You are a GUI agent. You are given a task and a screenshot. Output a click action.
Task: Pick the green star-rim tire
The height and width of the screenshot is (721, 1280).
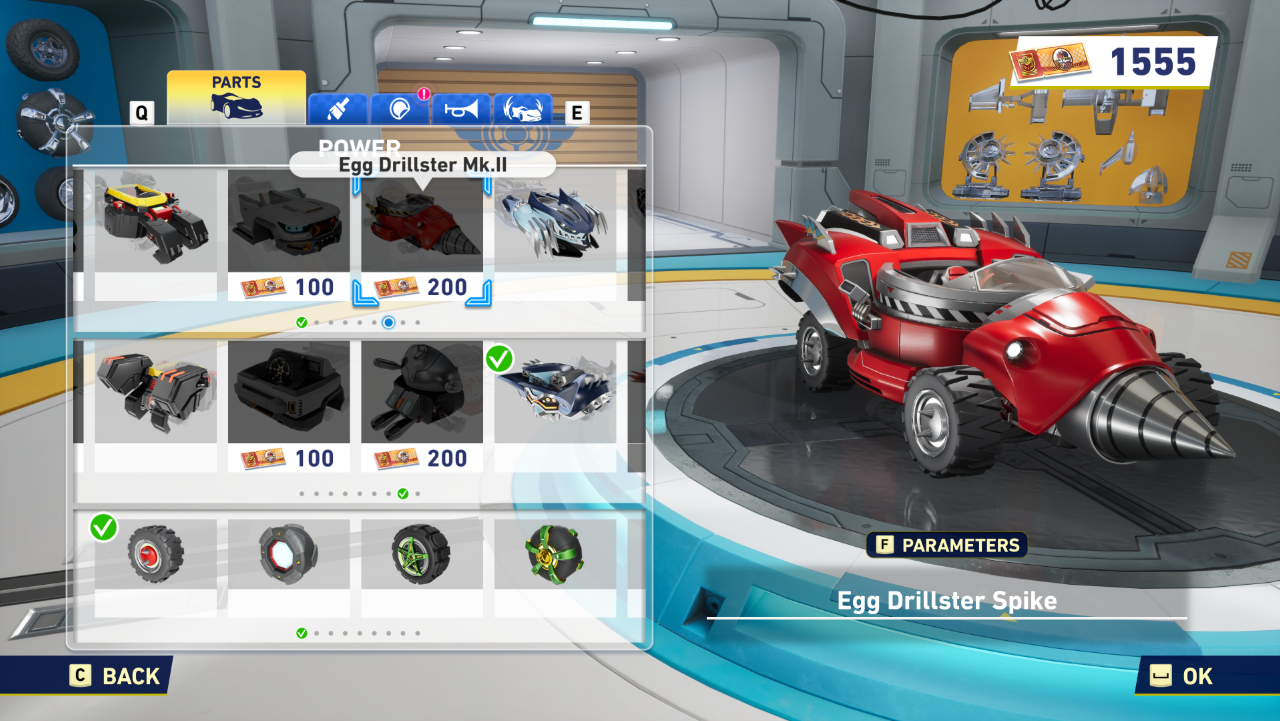421,553
